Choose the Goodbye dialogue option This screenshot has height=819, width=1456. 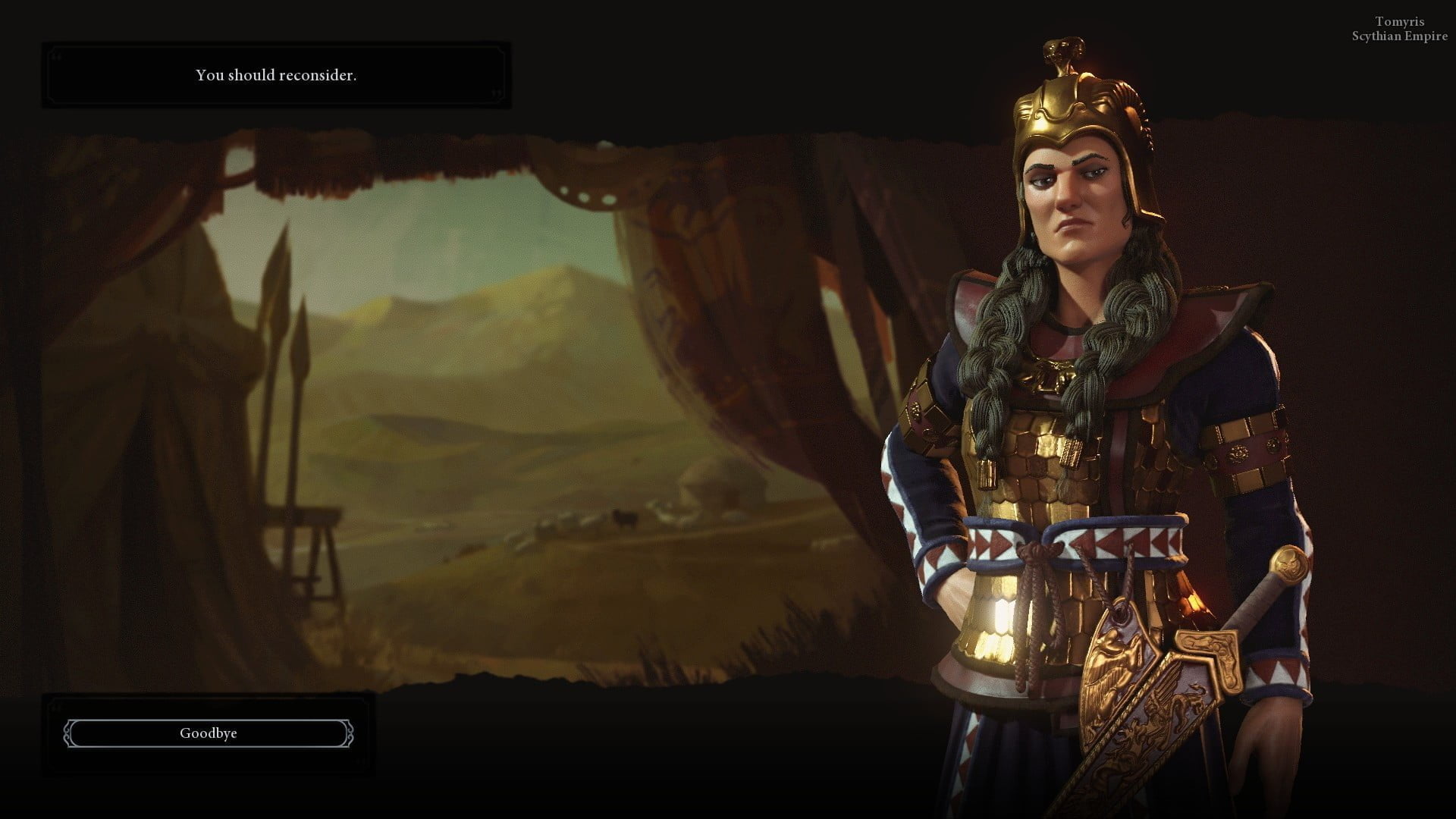(209, 733)
